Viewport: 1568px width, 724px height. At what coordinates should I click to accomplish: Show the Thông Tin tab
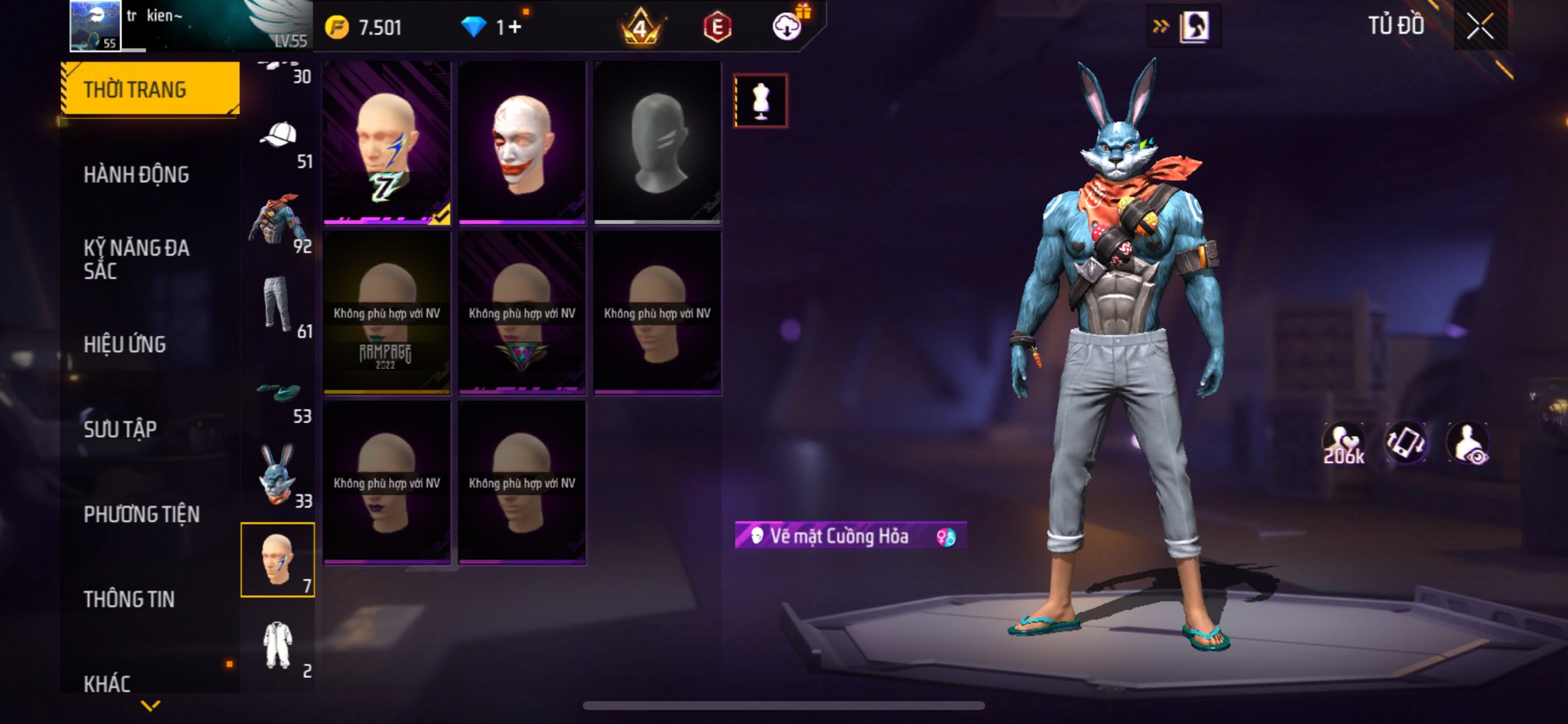pyautogui.click(x=129, y=599)
